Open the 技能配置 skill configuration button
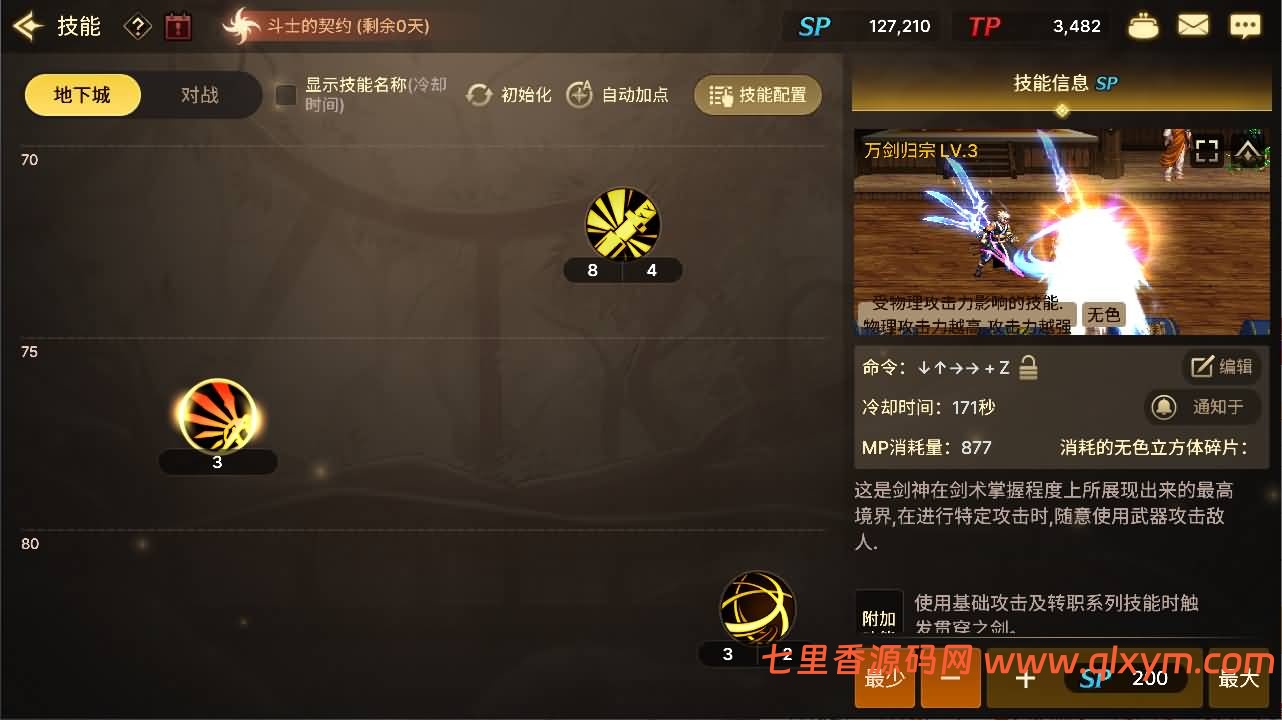1282x720 pixels. coord(757,94)
